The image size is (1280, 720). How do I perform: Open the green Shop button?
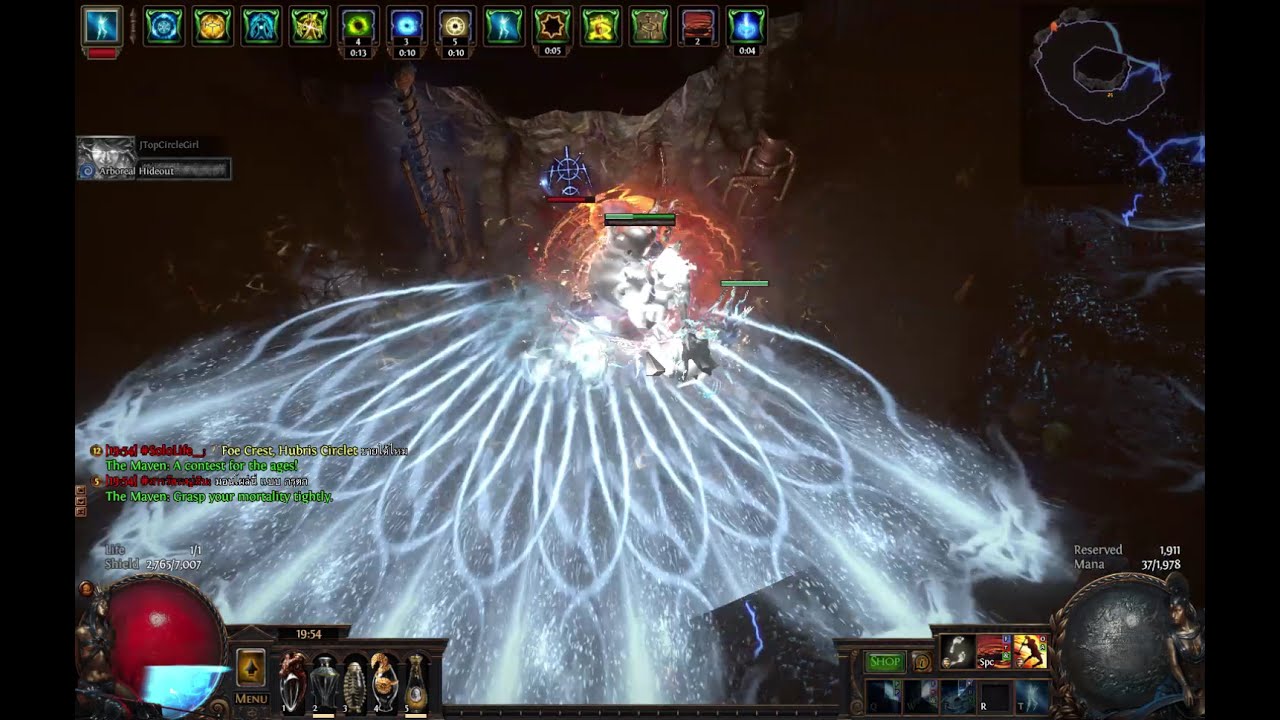click(x=884, y=661)
